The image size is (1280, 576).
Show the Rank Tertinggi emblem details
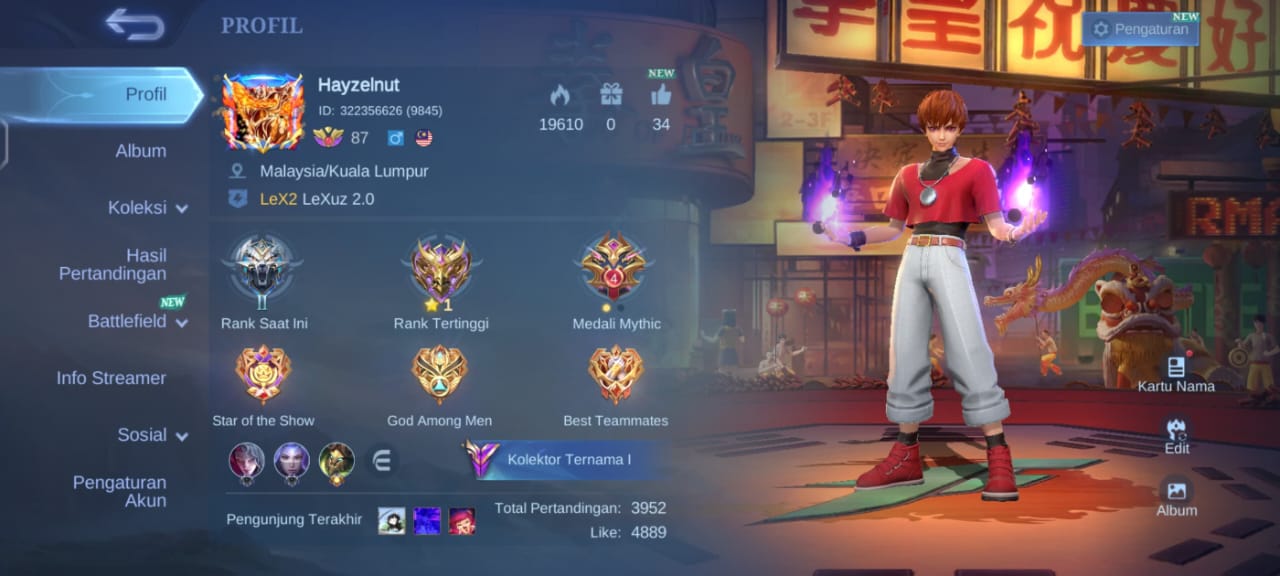(440, 270)
